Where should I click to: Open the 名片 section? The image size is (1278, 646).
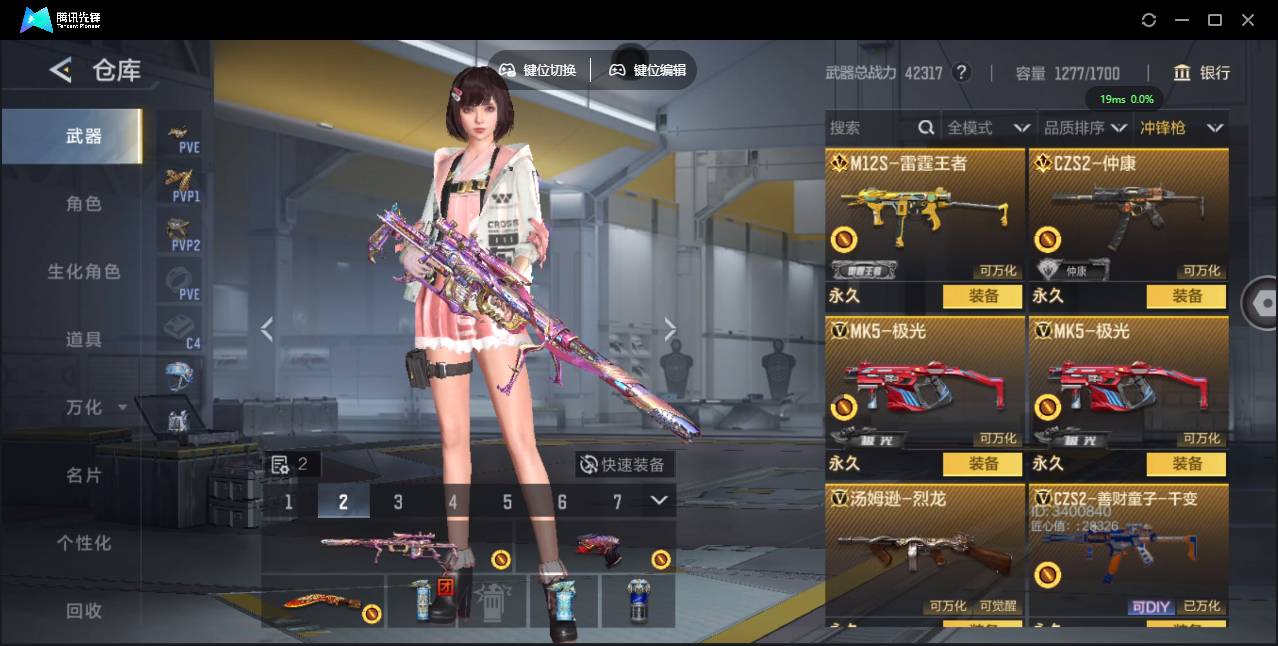84,475
